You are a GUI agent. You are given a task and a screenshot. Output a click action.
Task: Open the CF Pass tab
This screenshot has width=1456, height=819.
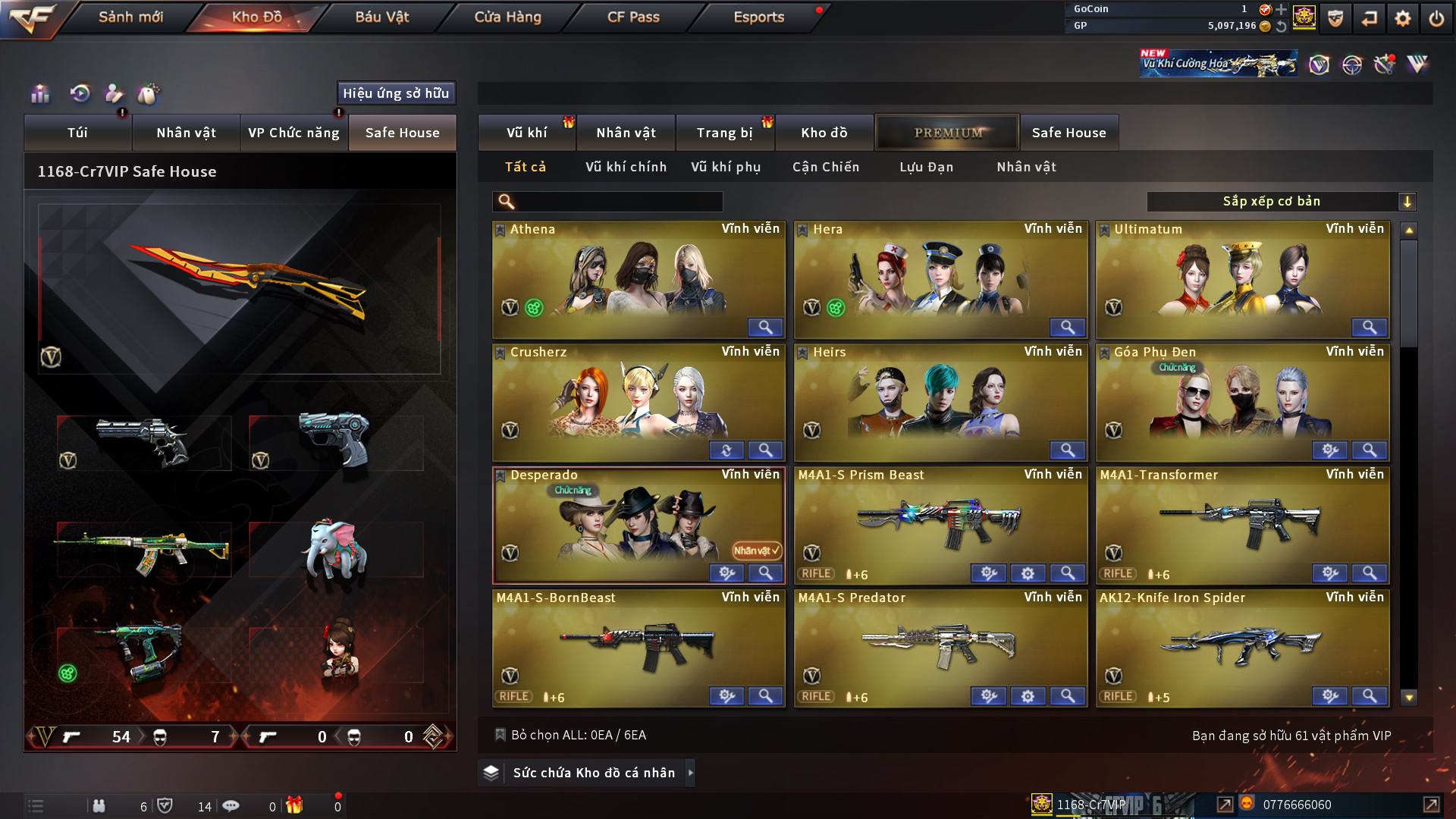[x=633, y=17]
